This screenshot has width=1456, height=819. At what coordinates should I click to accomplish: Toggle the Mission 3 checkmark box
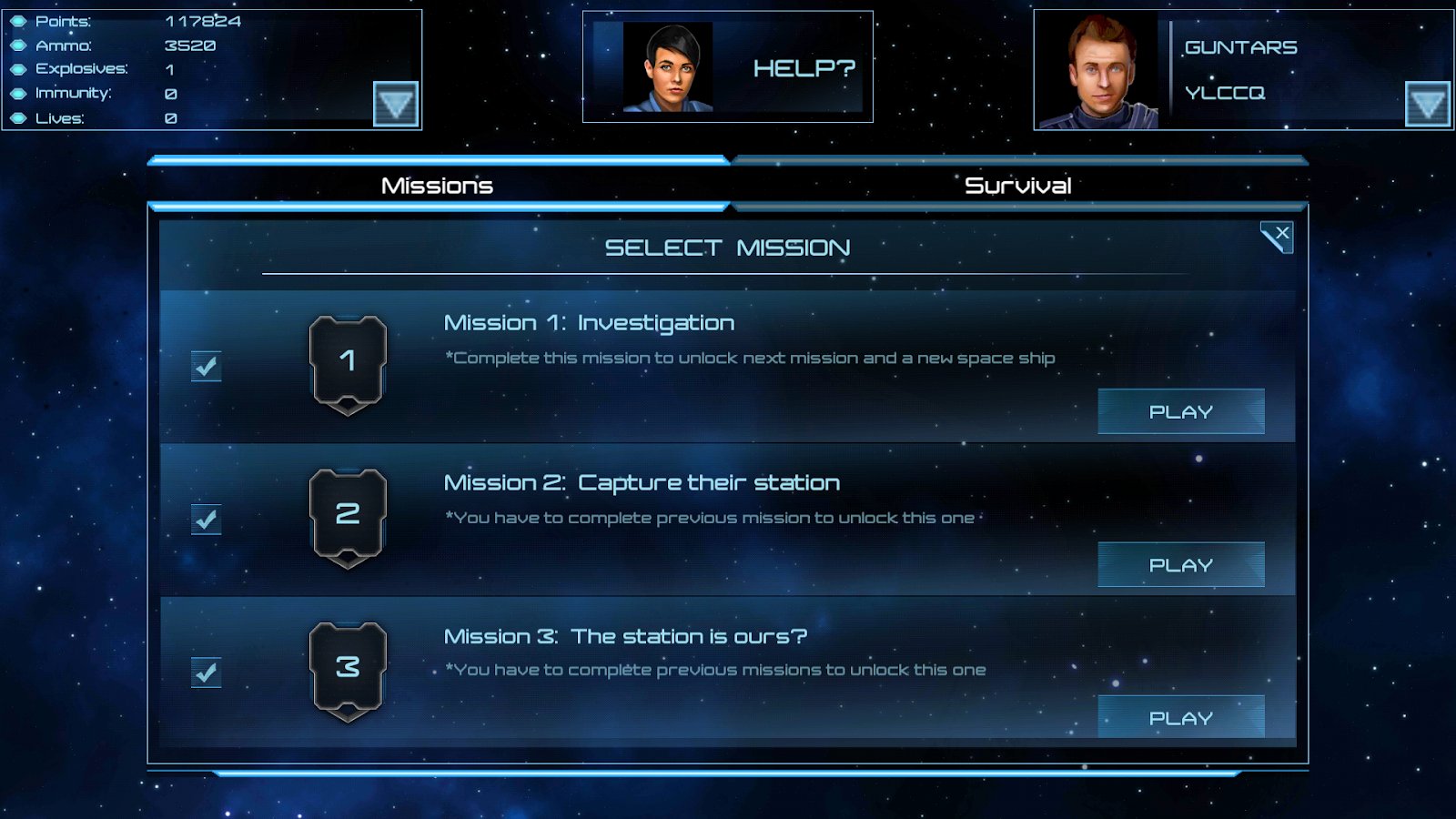click(x=207, y=672)
